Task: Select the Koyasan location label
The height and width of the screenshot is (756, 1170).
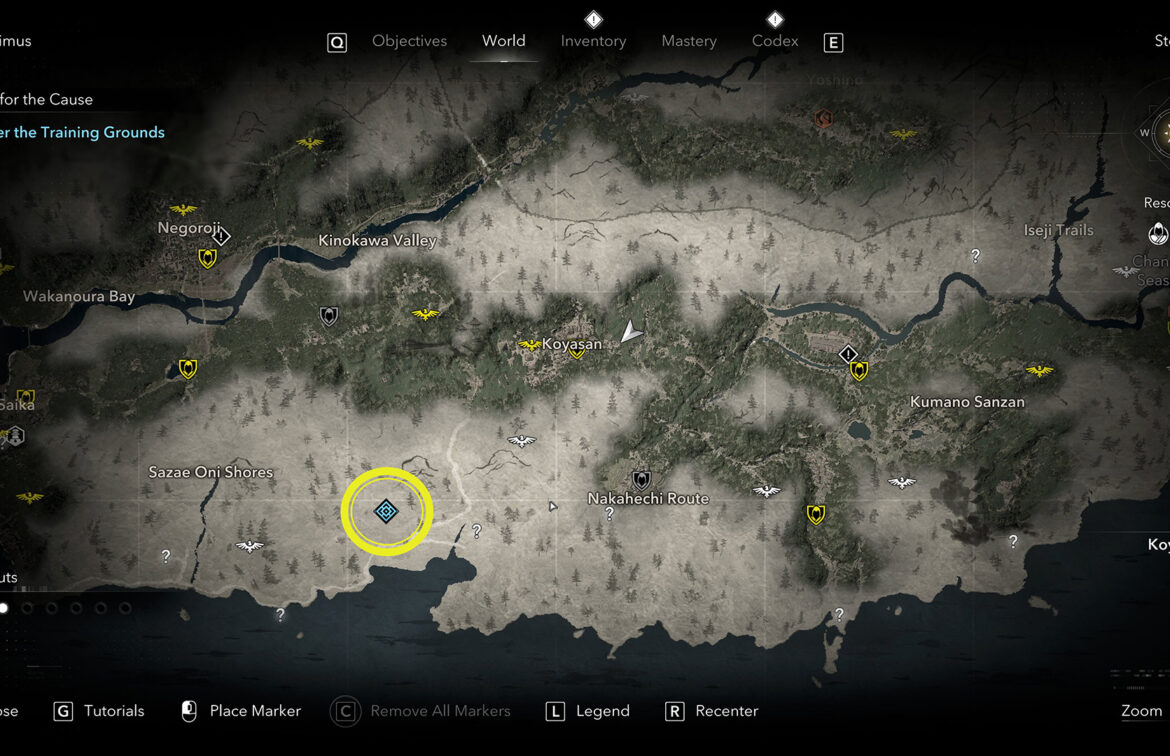Action: coord(572,344)
